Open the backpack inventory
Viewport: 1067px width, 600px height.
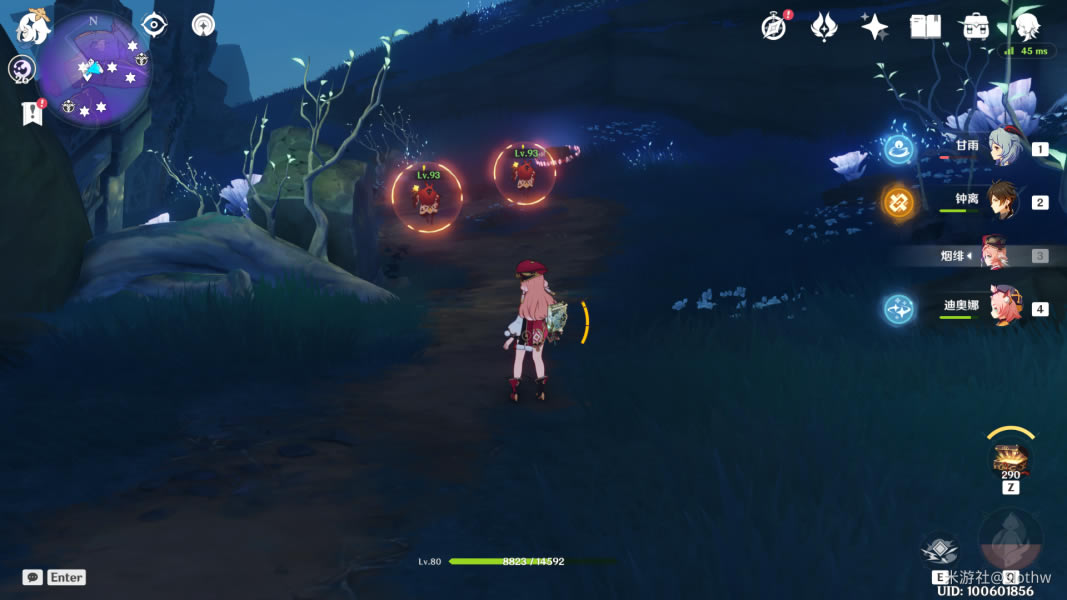coord(976,27)
